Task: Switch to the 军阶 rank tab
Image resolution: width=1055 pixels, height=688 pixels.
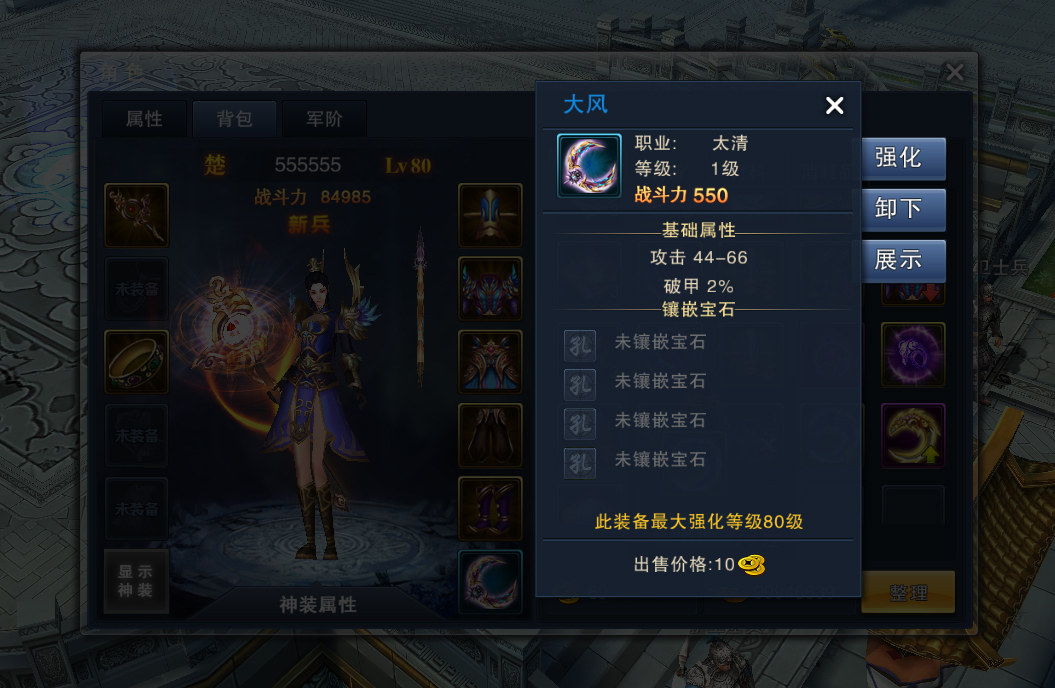Action: pos(324,119)
